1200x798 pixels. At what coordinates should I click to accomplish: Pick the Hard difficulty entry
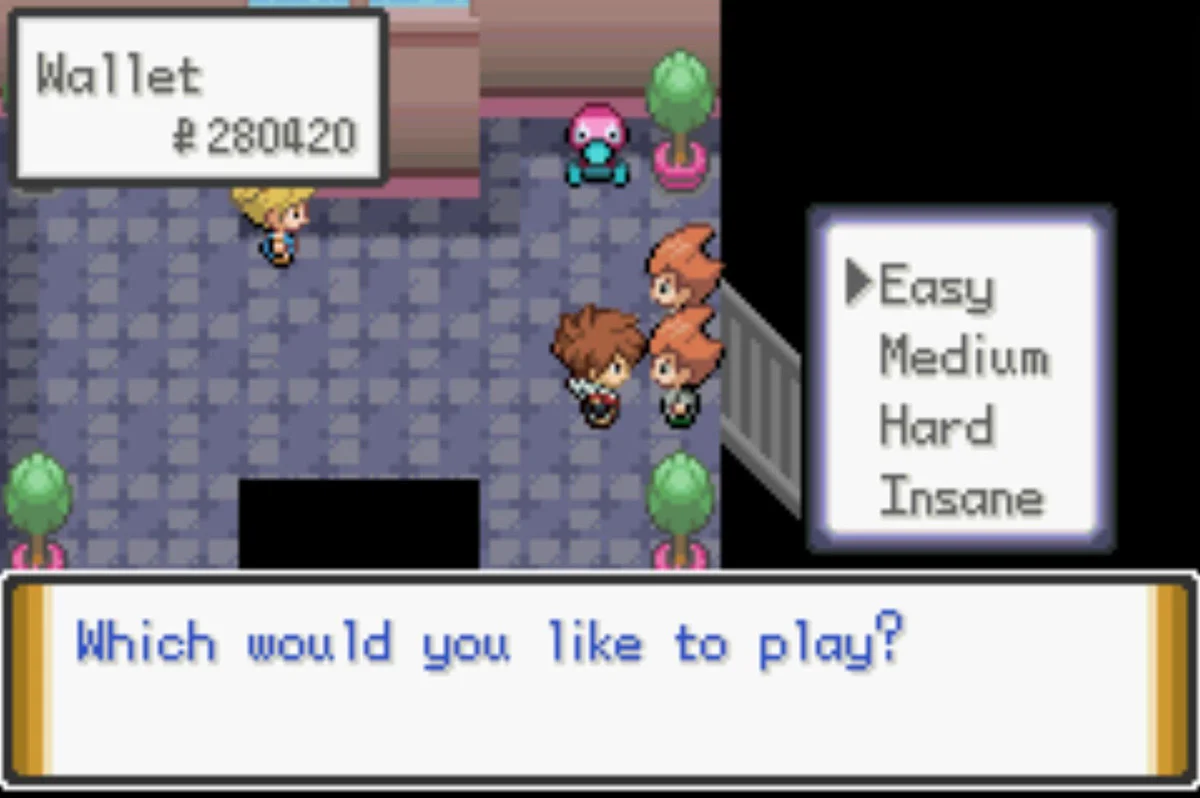[x=936, y=427]
